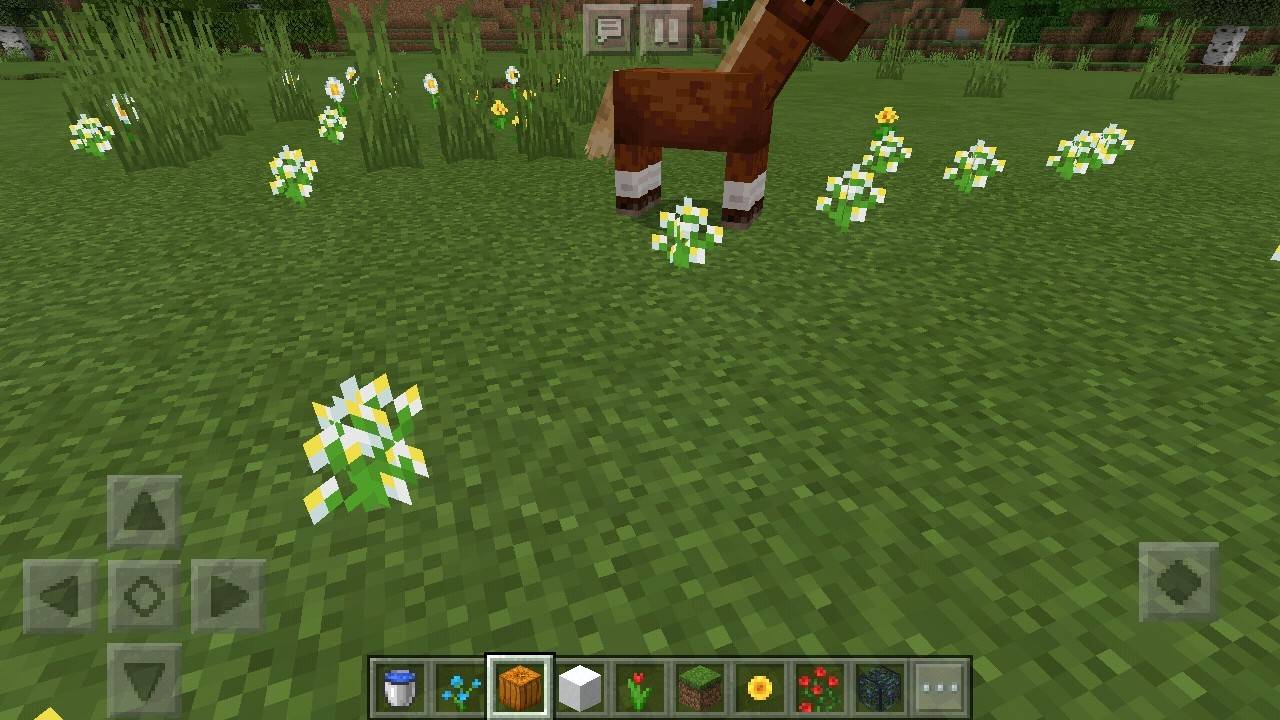Tap the move backward arrow
Image resolution: width=1280 pixels, height=720 pixels.
[145, 679]
